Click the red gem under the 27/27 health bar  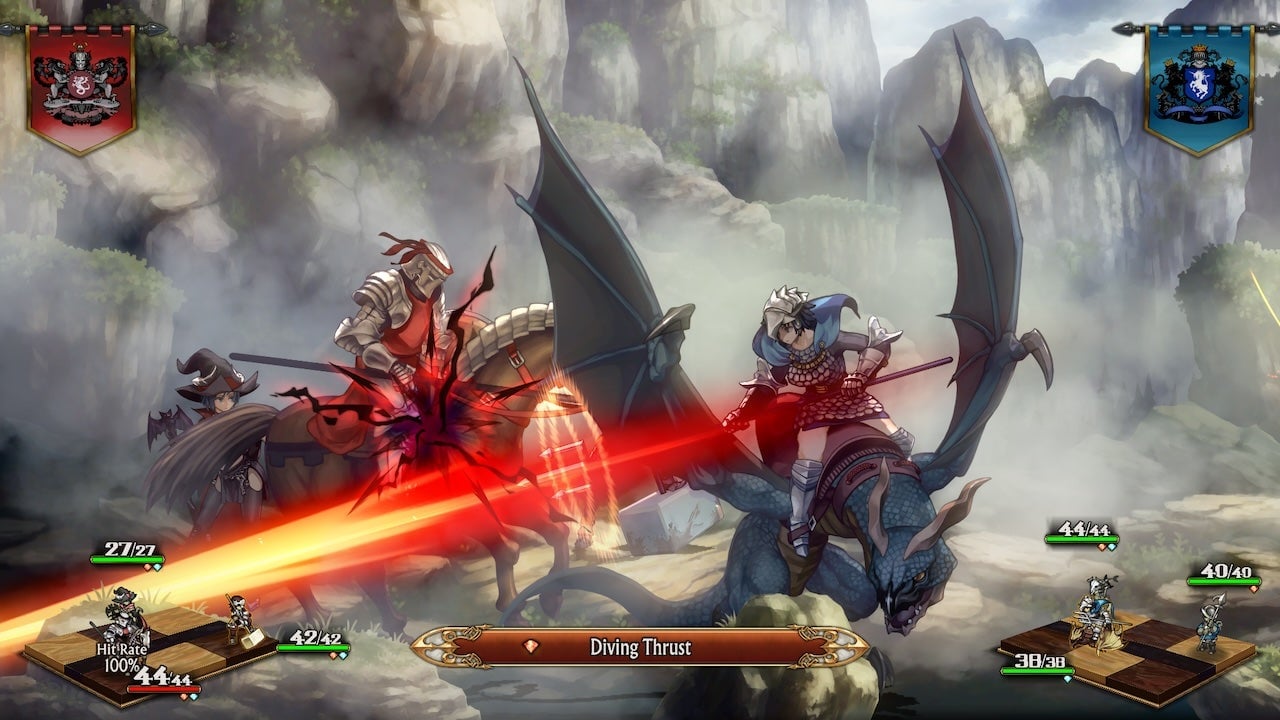147,567
